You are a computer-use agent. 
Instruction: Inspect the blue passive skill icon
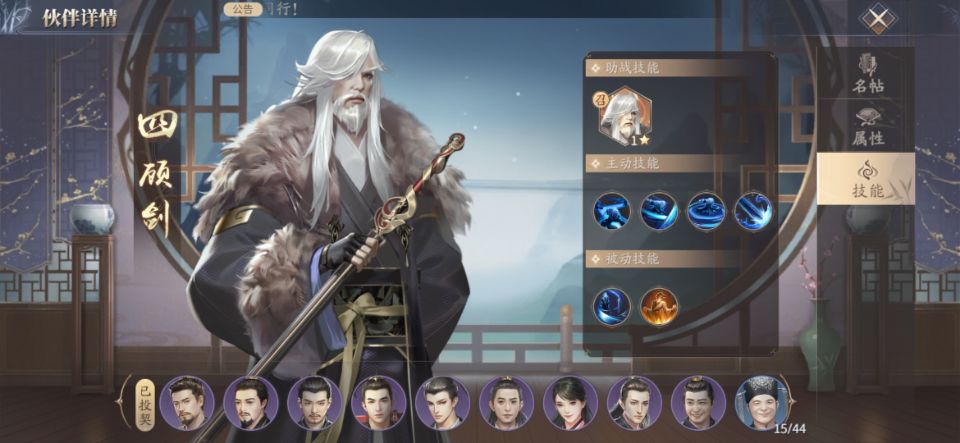(x=611, y=306)
